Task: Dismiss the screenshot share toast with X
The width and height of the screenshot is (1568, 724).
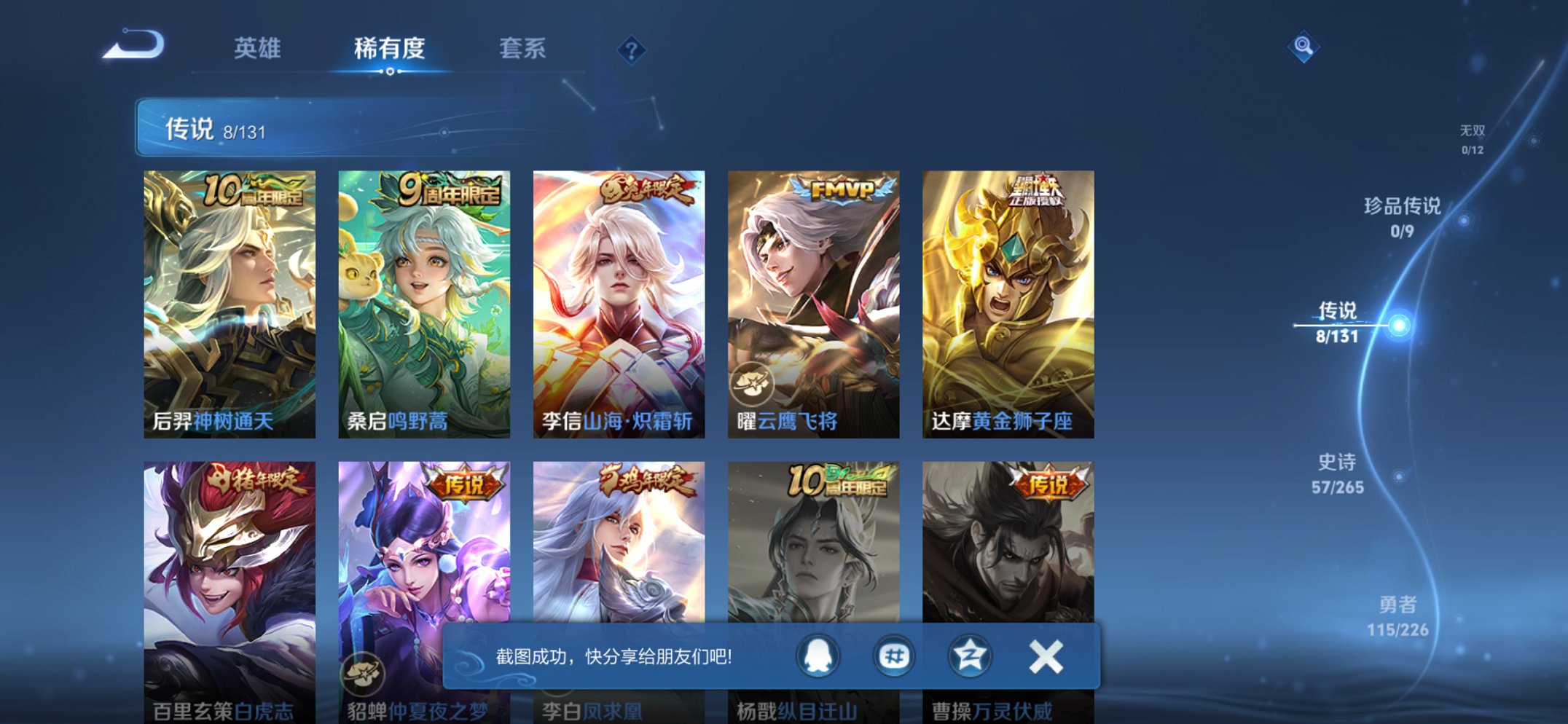Action: [x=1045, y=656]
